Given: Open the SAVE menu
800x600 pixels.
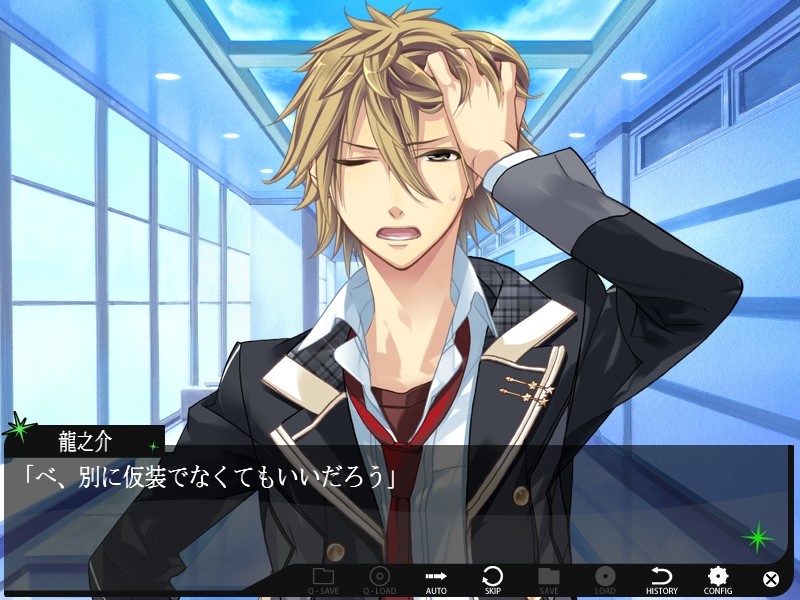Looking at the screenshot, I should pyautogui.click(x=548, y=579).
